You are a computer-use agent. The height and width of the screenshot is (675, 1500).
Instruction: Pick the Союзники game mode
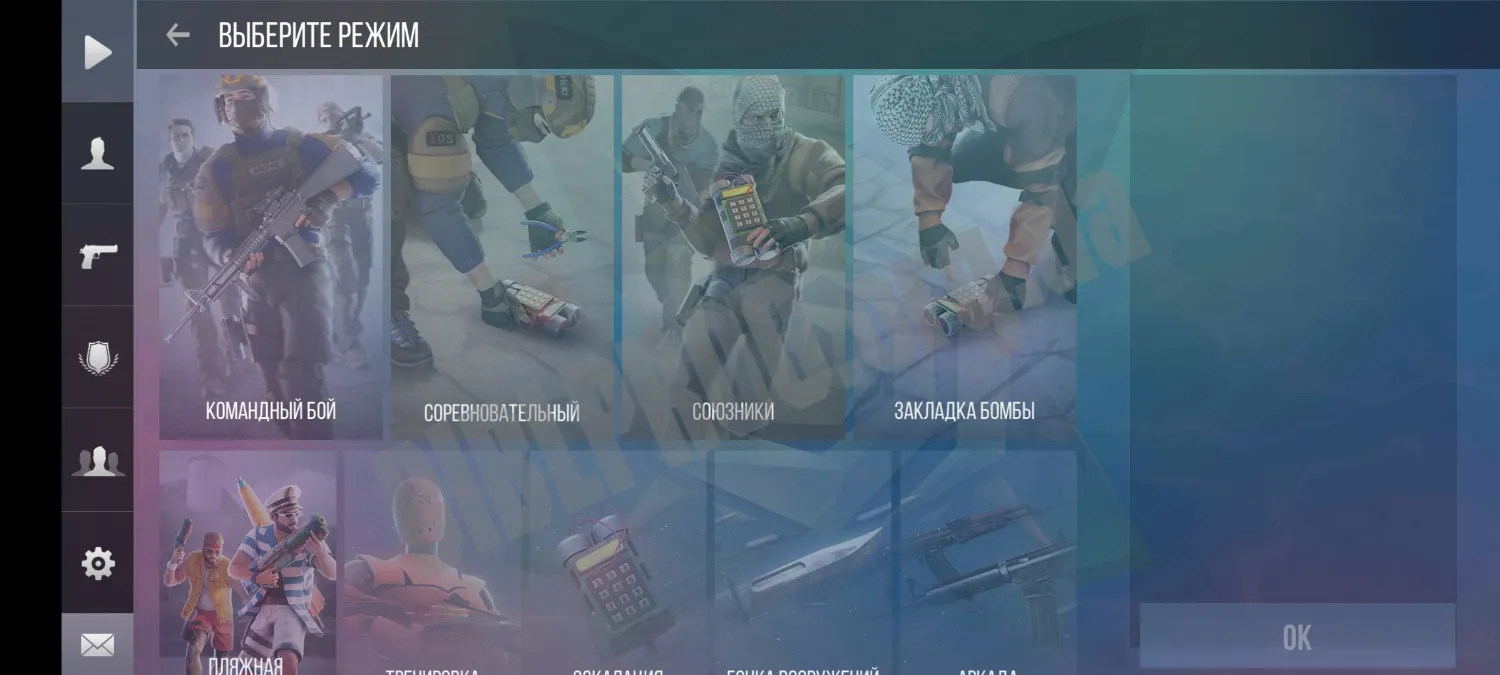pyautogui.click(x=733, y=257)
